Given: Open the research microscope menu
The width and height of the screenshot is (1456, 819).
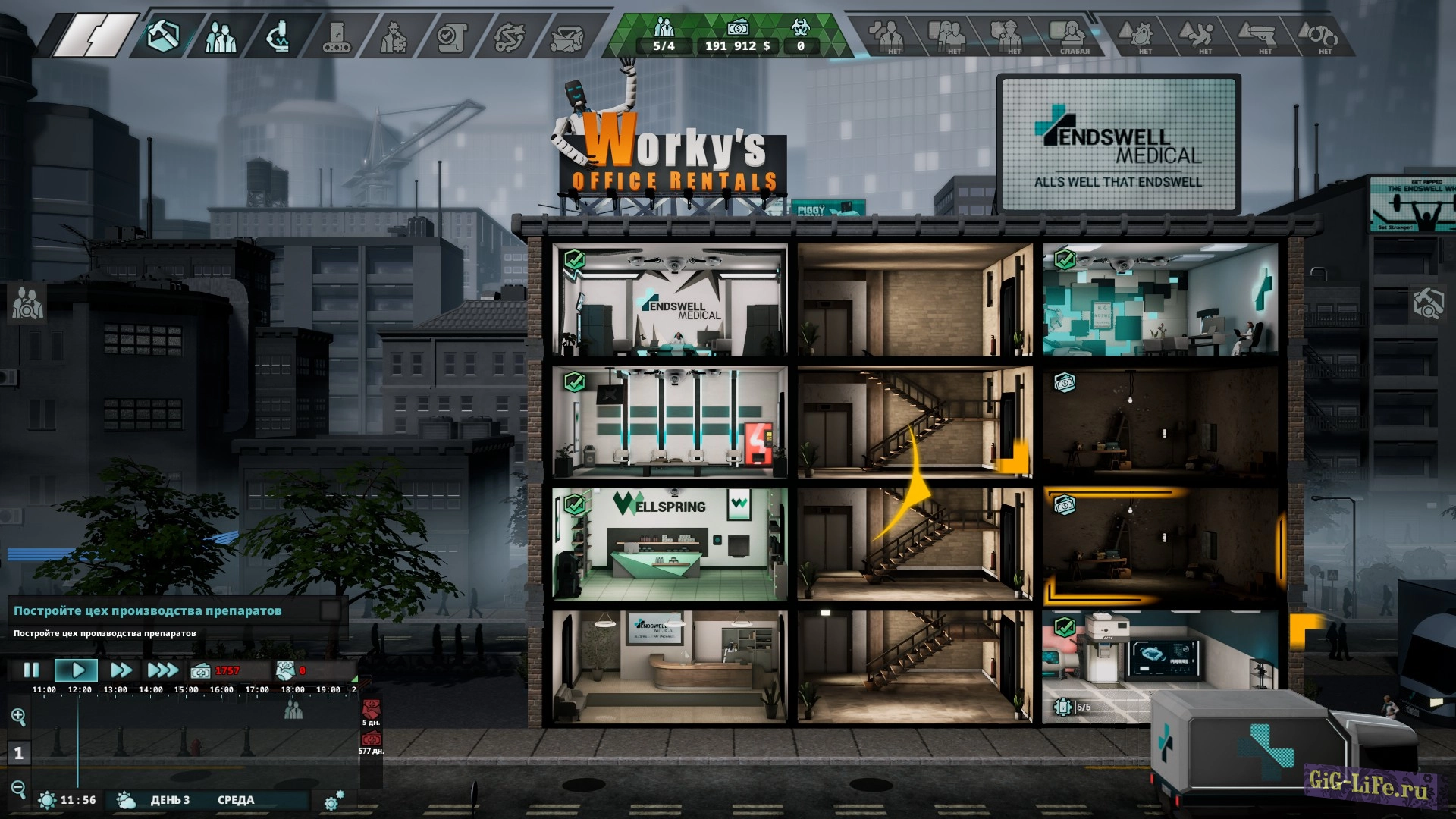Looking at the screenshot, I should point(278,36).
